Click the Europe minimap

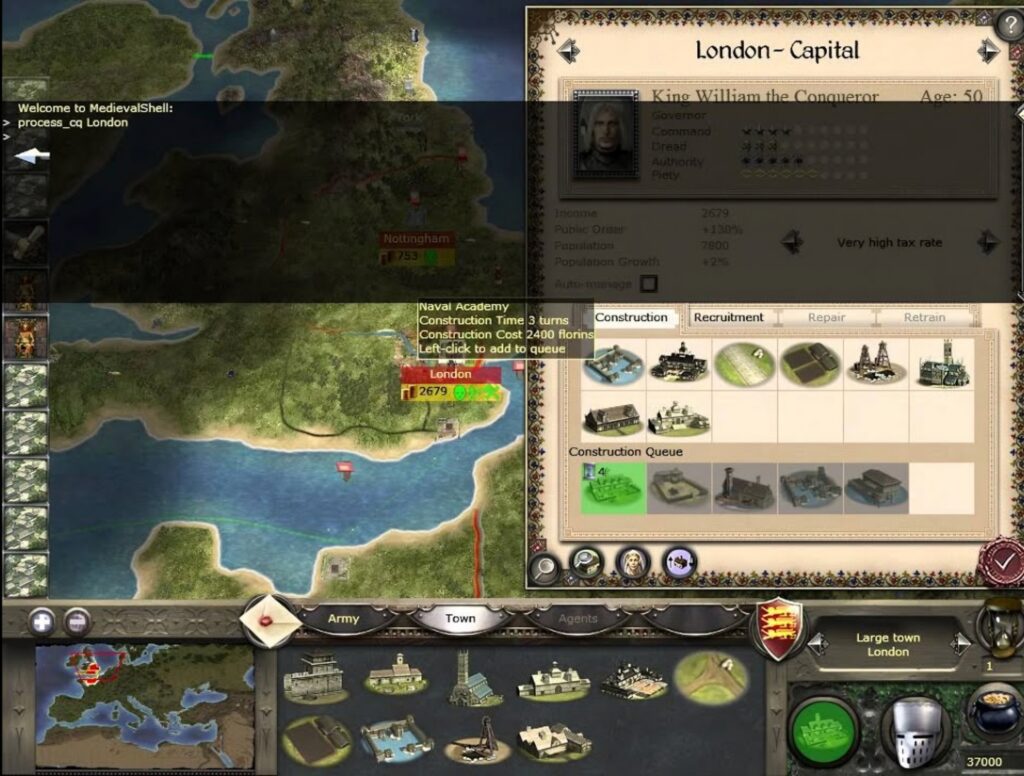tap(145, 692)
